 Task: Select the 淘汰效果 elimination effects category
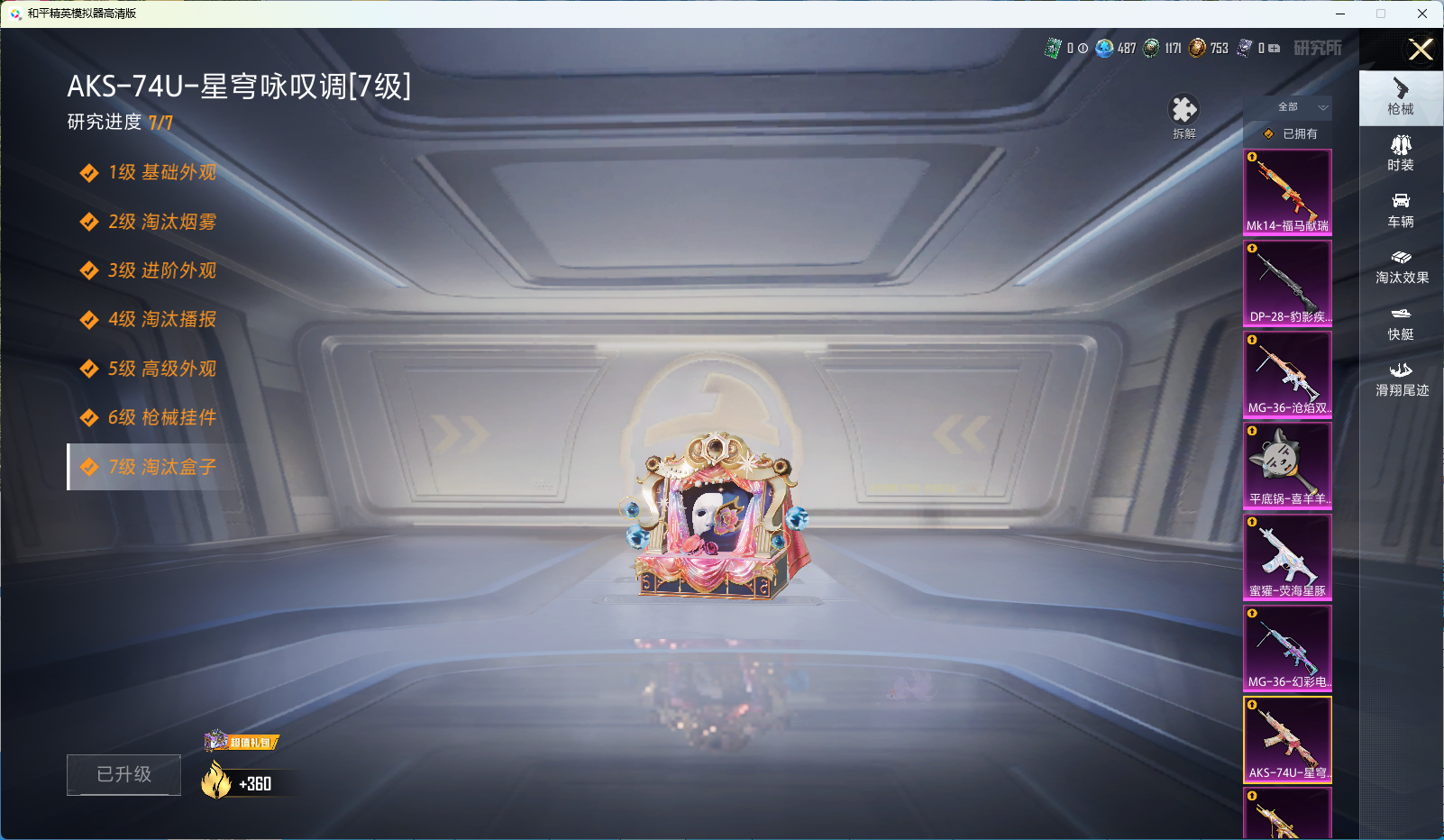pyautogui.click(x=1402, y=266)
